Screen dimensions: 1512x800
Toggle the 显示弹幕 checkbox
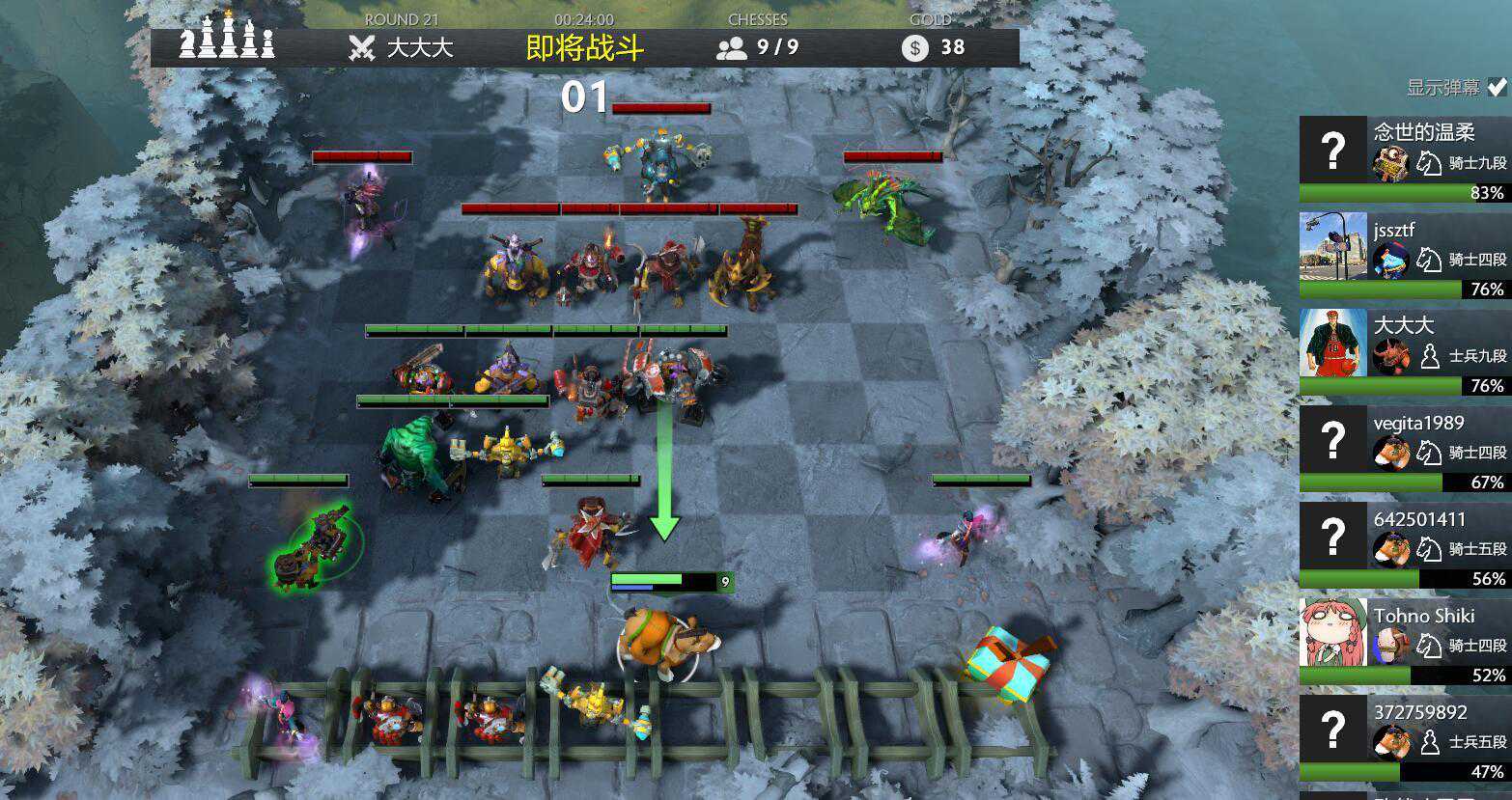tap(1496, 87)
